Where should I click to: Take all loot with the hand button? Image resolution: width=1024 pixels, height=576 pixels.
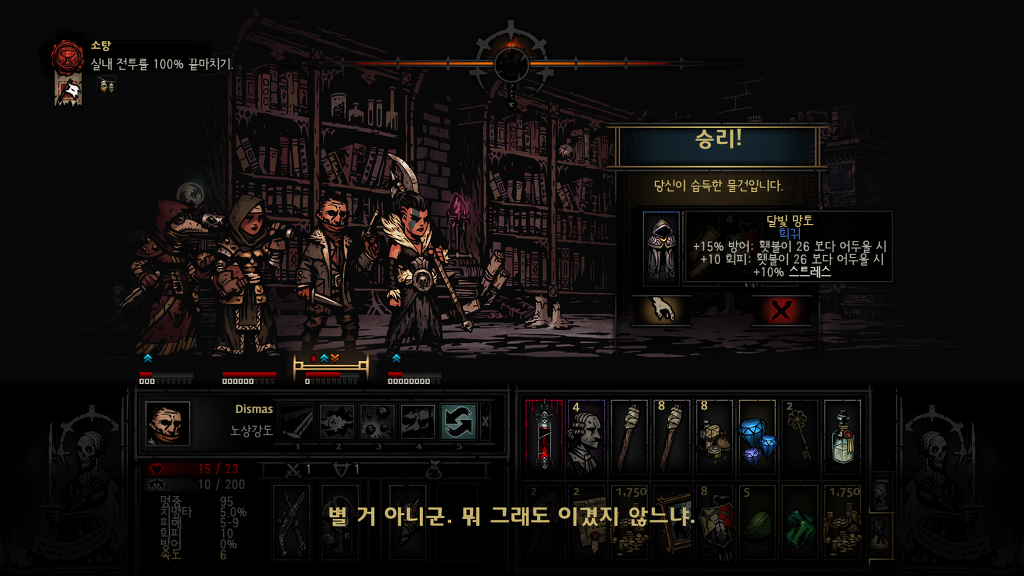tap(660, 310)
